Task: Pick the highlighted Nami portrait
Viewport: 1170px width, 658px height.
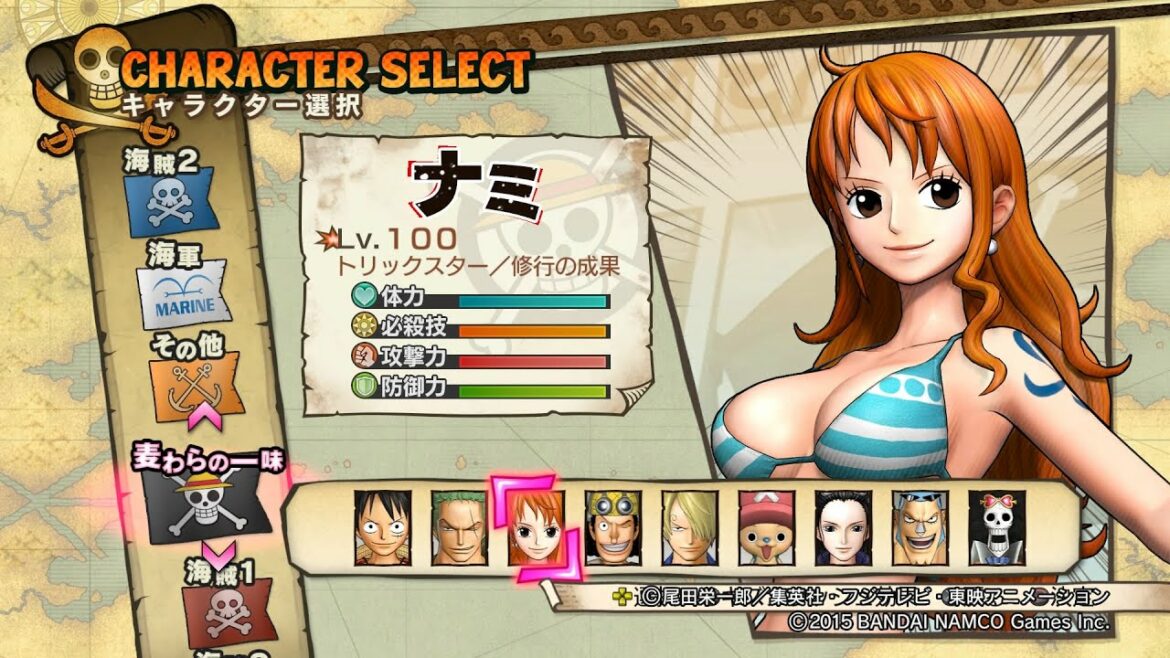Action: (x=536, y=527)
